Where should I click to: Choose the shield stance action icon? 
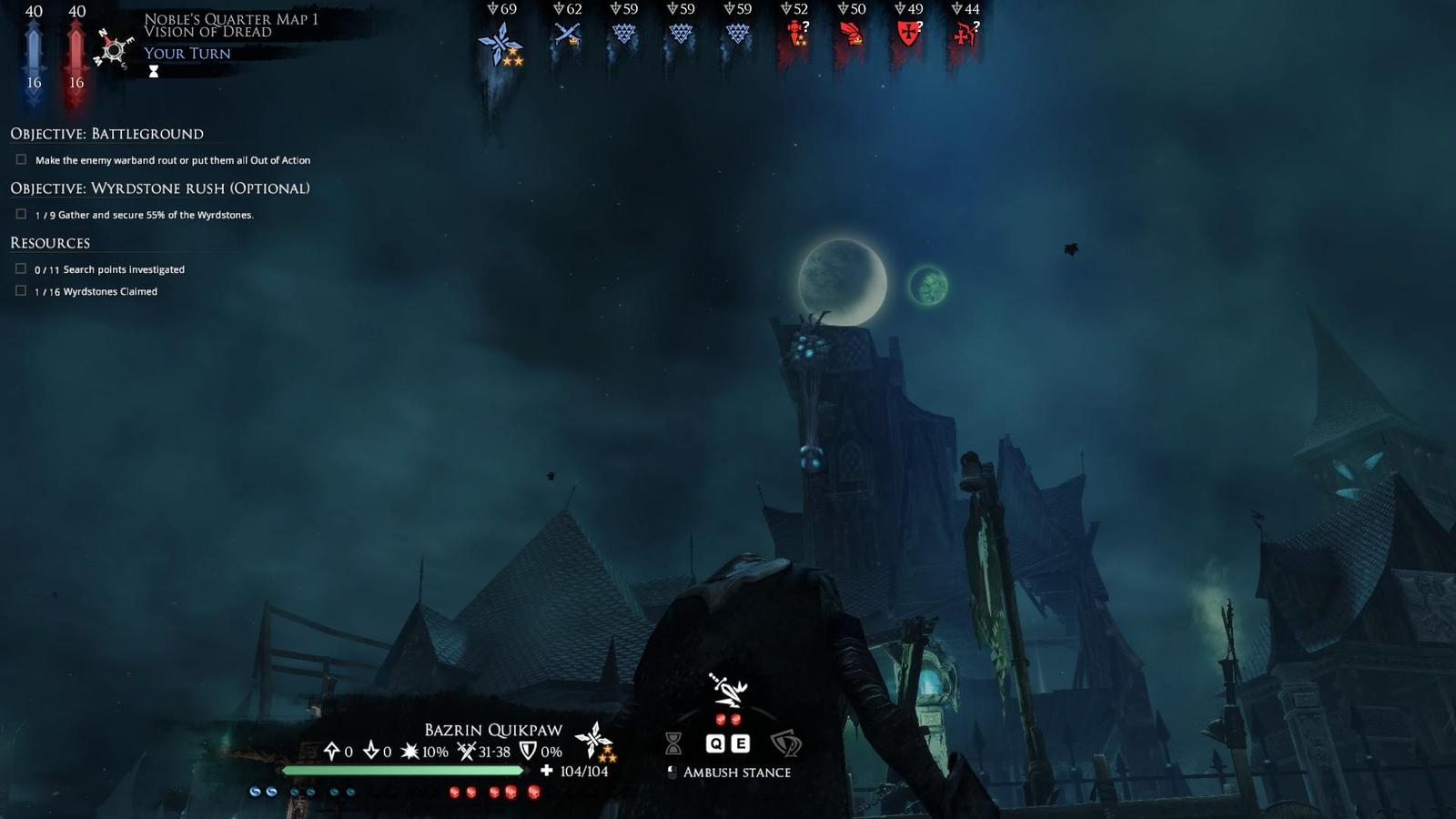pyautogui.click(x=785, y=743)
